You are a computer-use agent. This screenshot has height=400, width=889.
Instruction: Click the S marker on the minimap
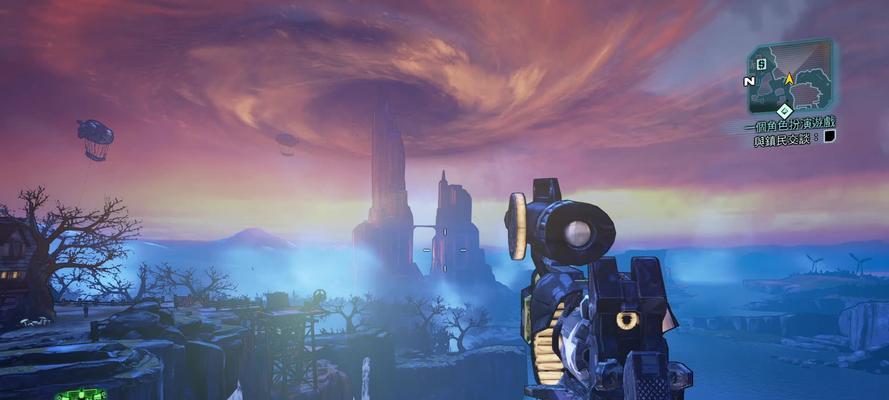tap(761, 64)
